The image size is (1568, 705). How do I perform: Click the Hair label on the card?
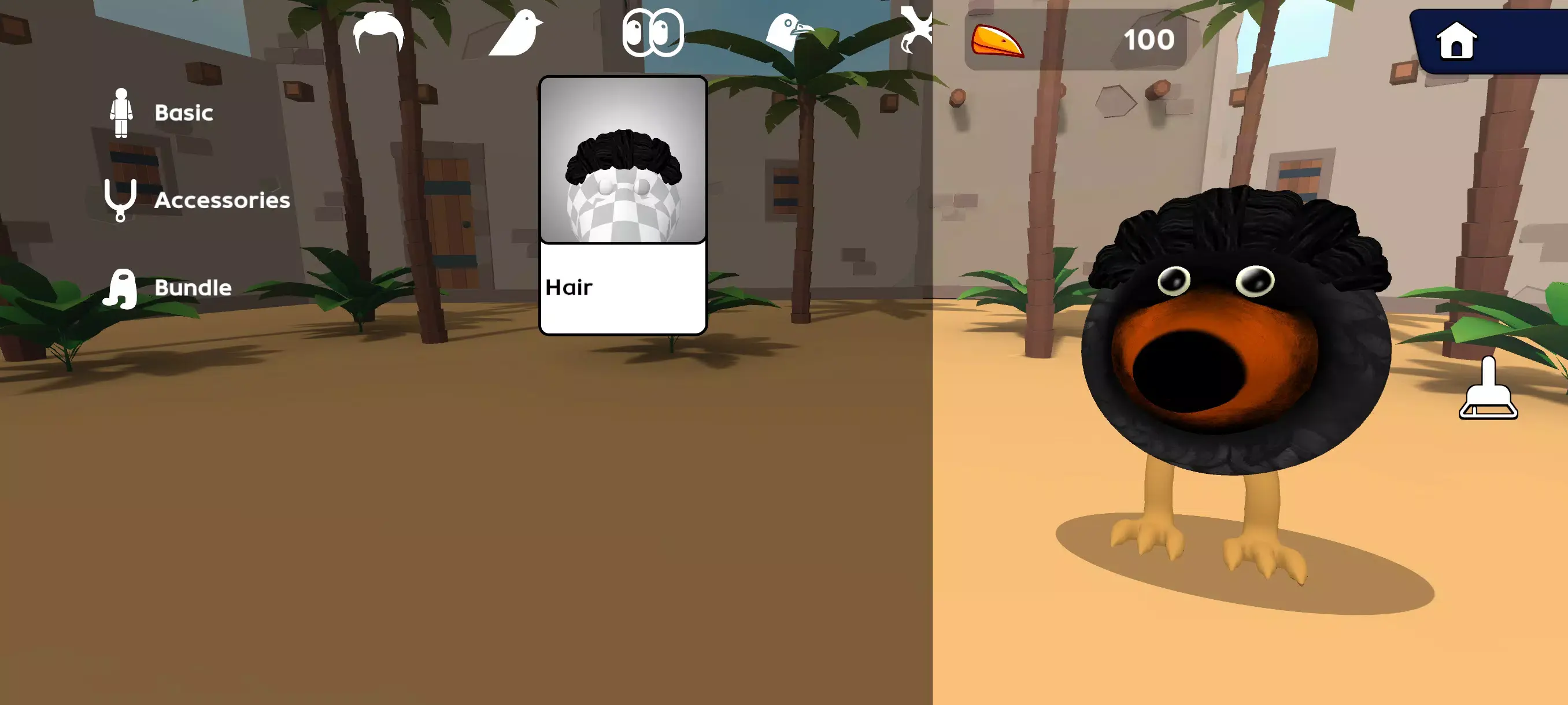(x=569, y=286)
